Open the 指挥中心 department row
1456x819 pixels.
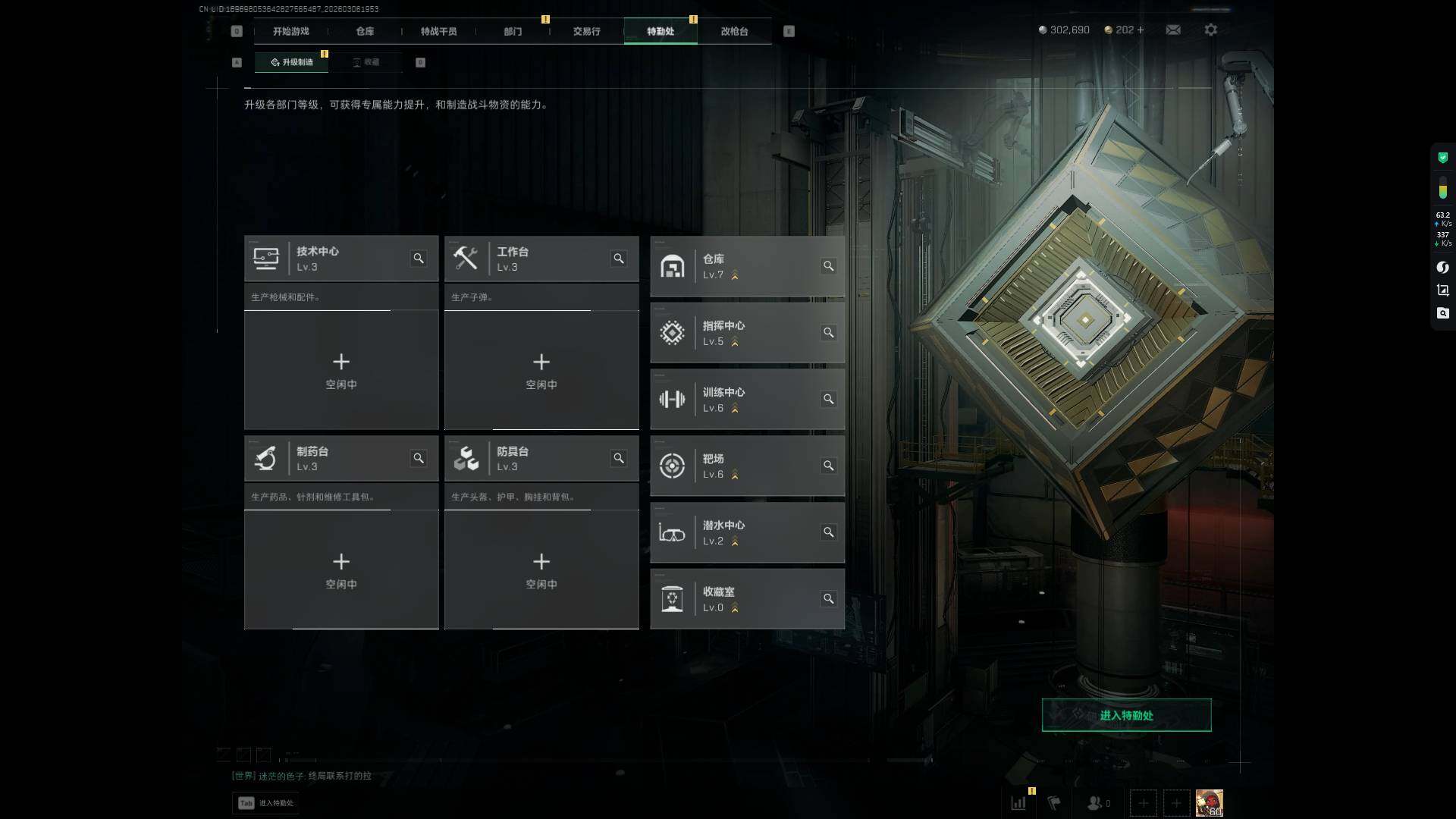[x=747, y=333]
